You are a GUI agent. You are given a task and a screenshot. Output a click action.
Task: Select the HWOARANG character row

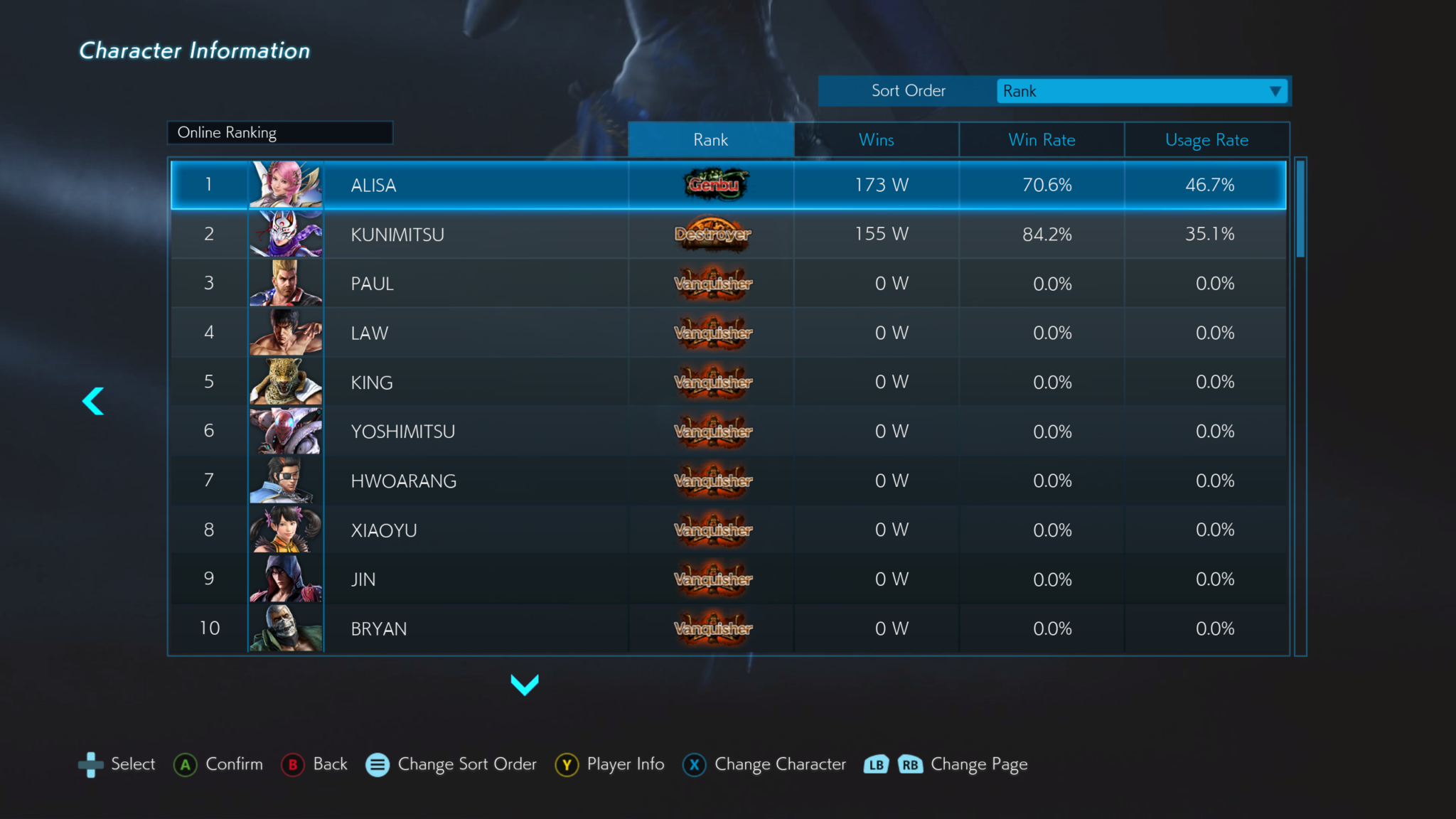pyautogui.click(x=728, y=481)
